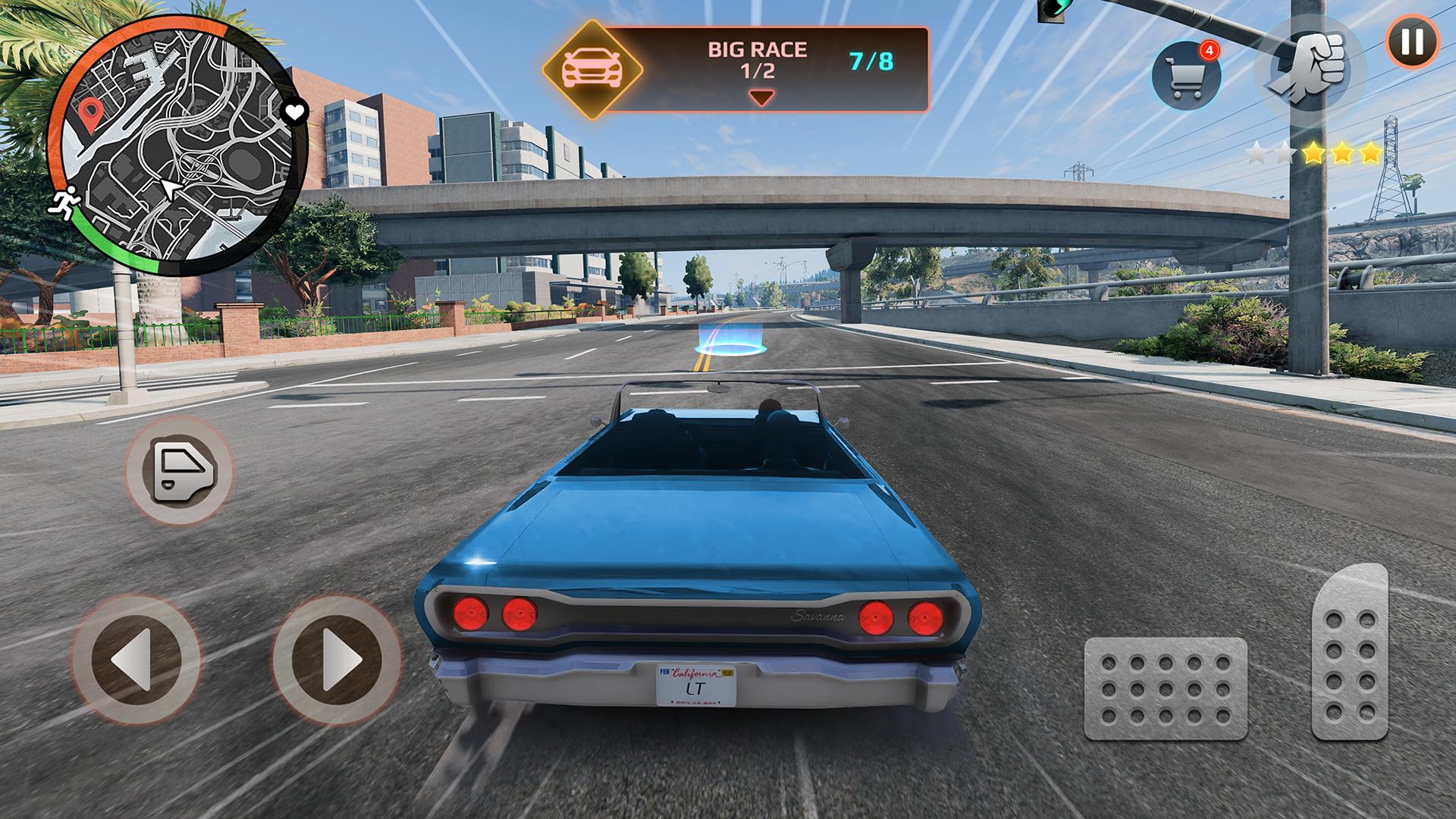The image size is (1456, 819).
Task: Expand the BIG RACE mission details arrow
Action: [761, 96]
